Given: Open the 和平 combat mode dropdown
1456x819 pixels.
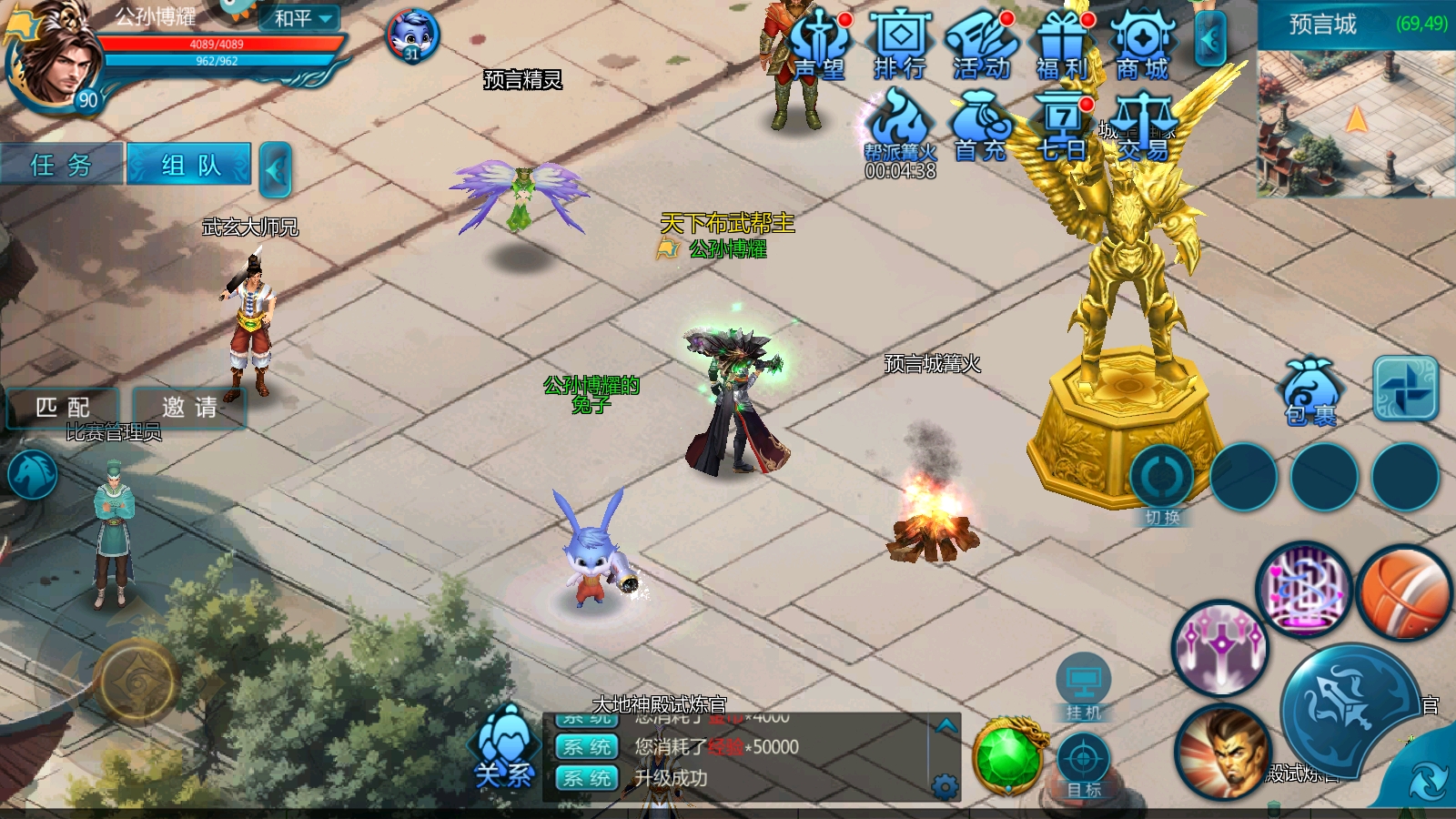Looking at the screenshot, I should pyautogui.click(x=304, y=18).
